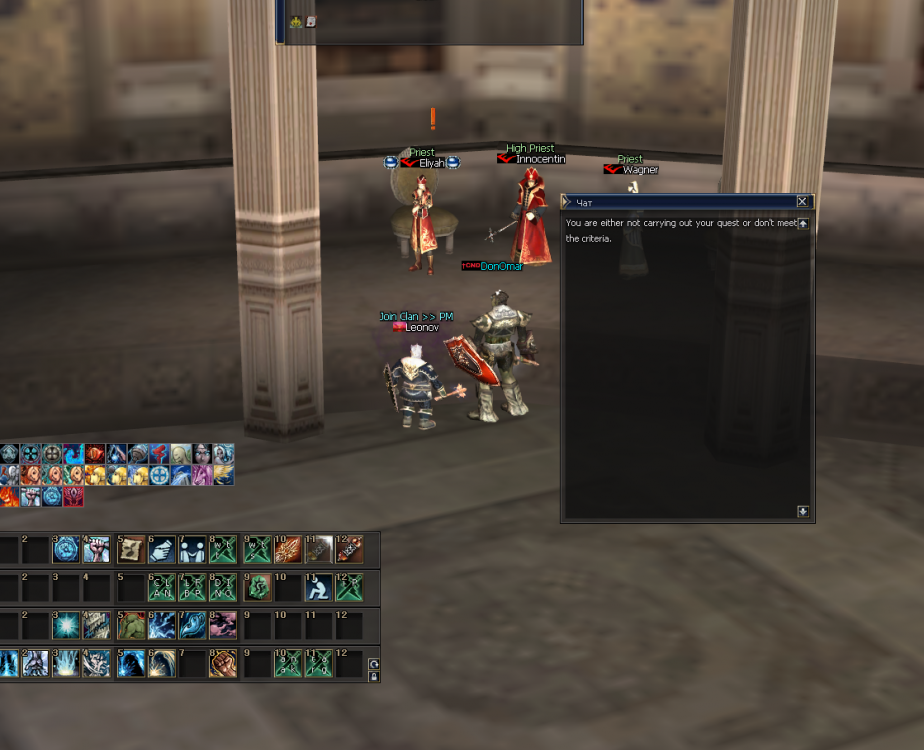Activate the sit/stand kneeling figure icon
Image resolution: width=924 pixels, height=750 pixels.
coord(318,587)
